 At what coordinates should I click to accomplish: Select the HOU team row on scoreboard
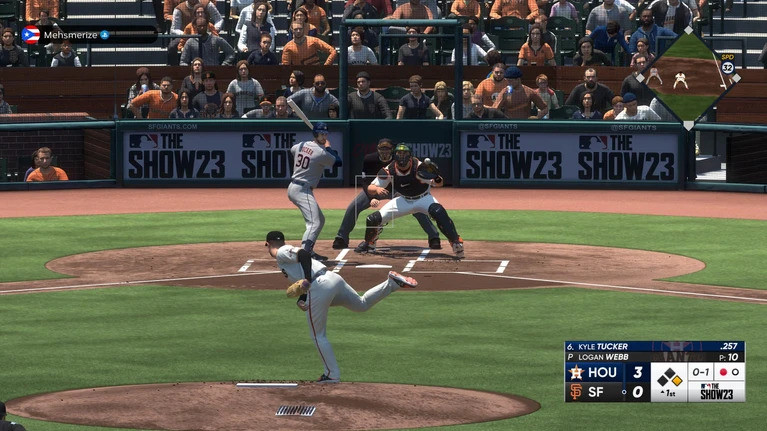click(606, 372)
